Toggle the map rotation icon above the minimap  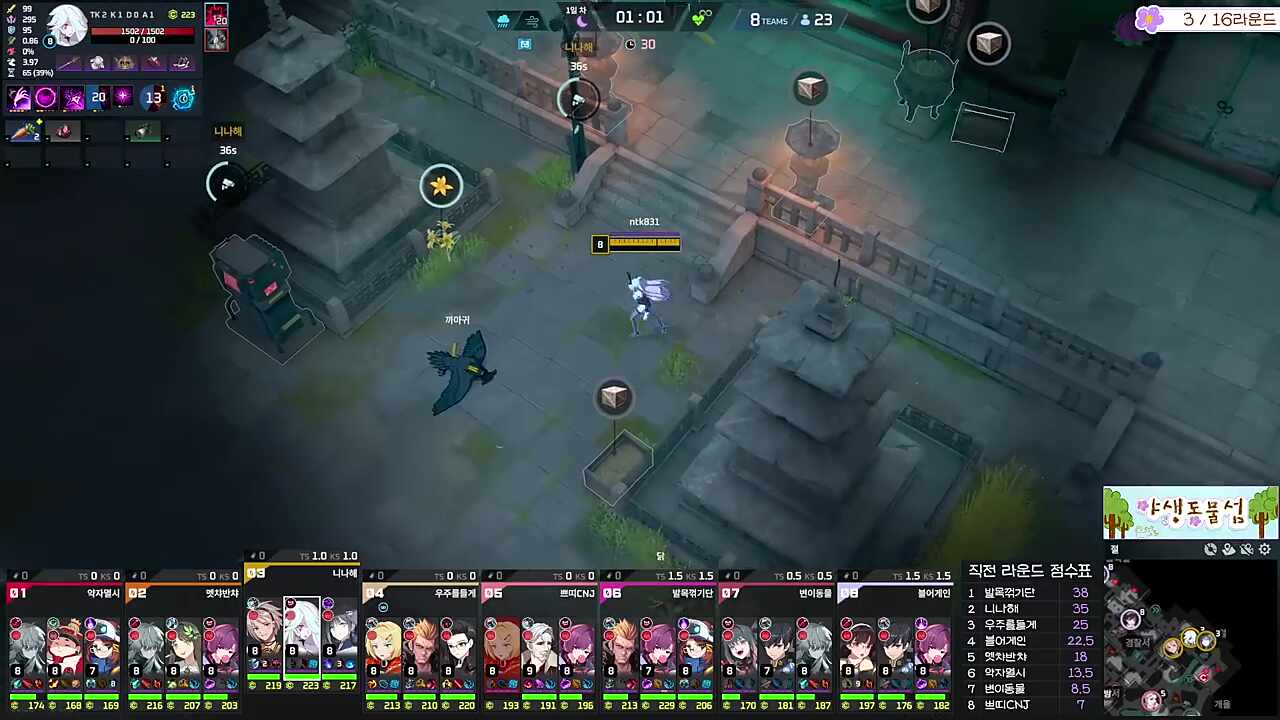(1210, 549)
